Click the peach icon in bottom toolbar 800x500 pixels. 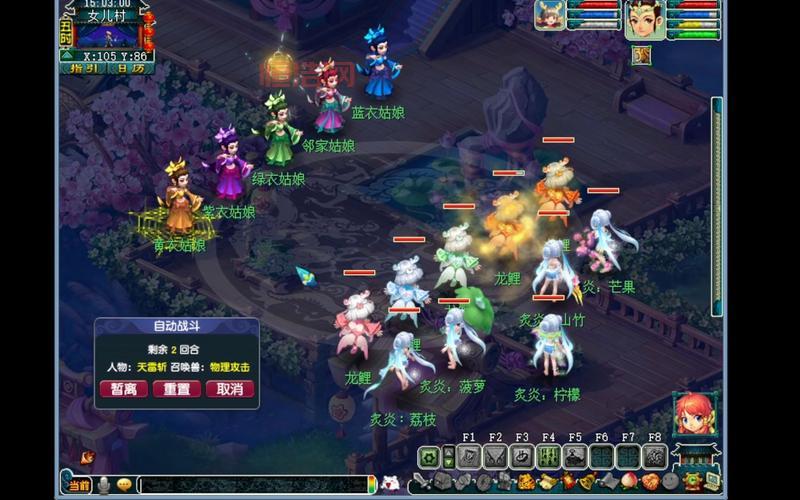click(630, 482)
